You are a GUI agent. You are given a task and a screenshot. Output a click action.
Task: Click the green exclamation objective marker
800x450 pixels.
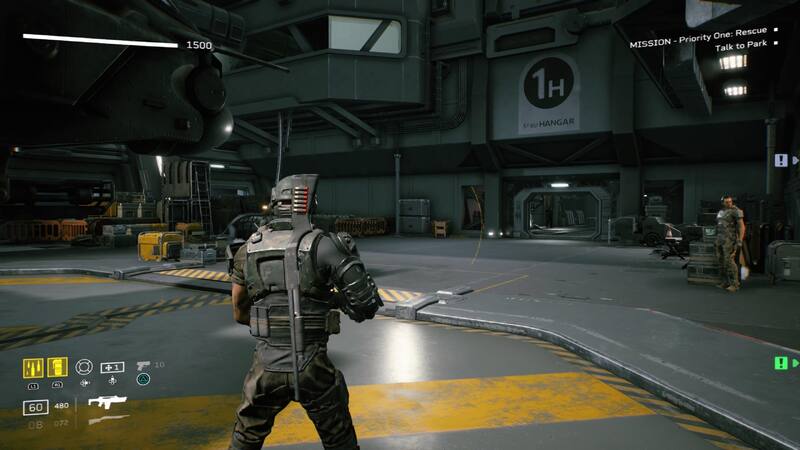(781, 363)
